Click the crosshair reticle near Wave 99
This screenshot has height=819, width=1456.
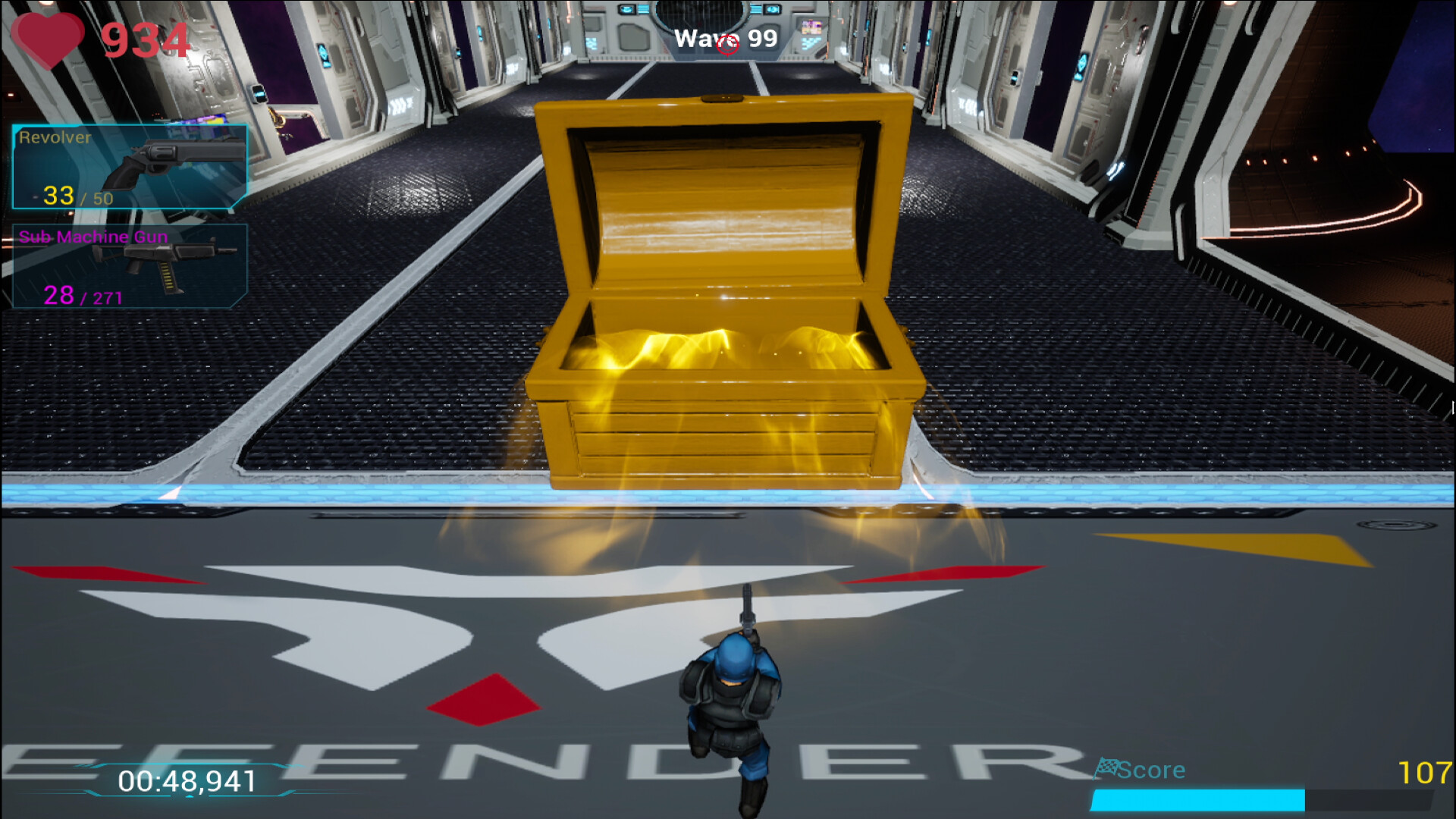click(728, 45)
